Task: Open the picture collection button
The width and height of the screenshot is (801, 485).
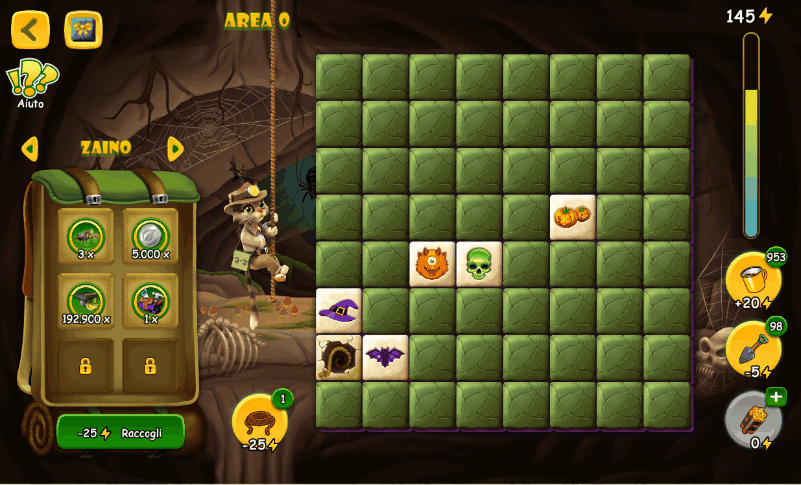Action: tap(83, 30)
